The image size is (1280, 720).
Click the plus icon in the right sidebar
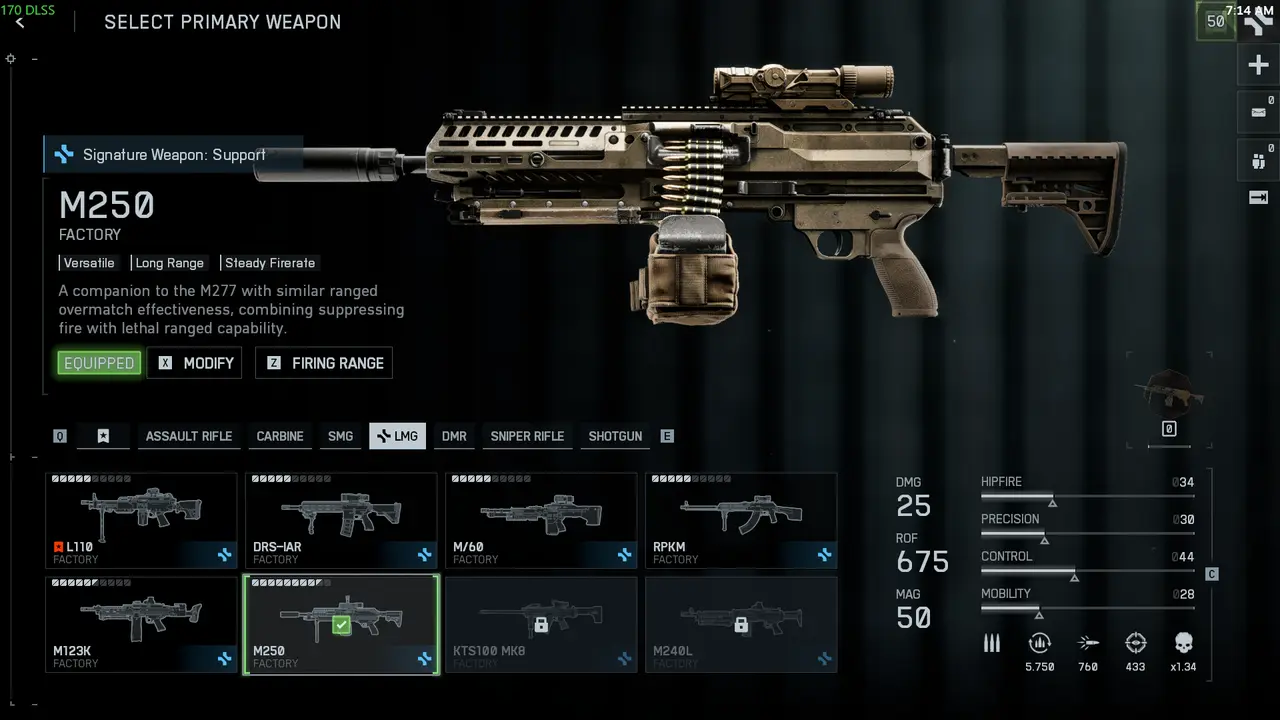point(1258,66)
